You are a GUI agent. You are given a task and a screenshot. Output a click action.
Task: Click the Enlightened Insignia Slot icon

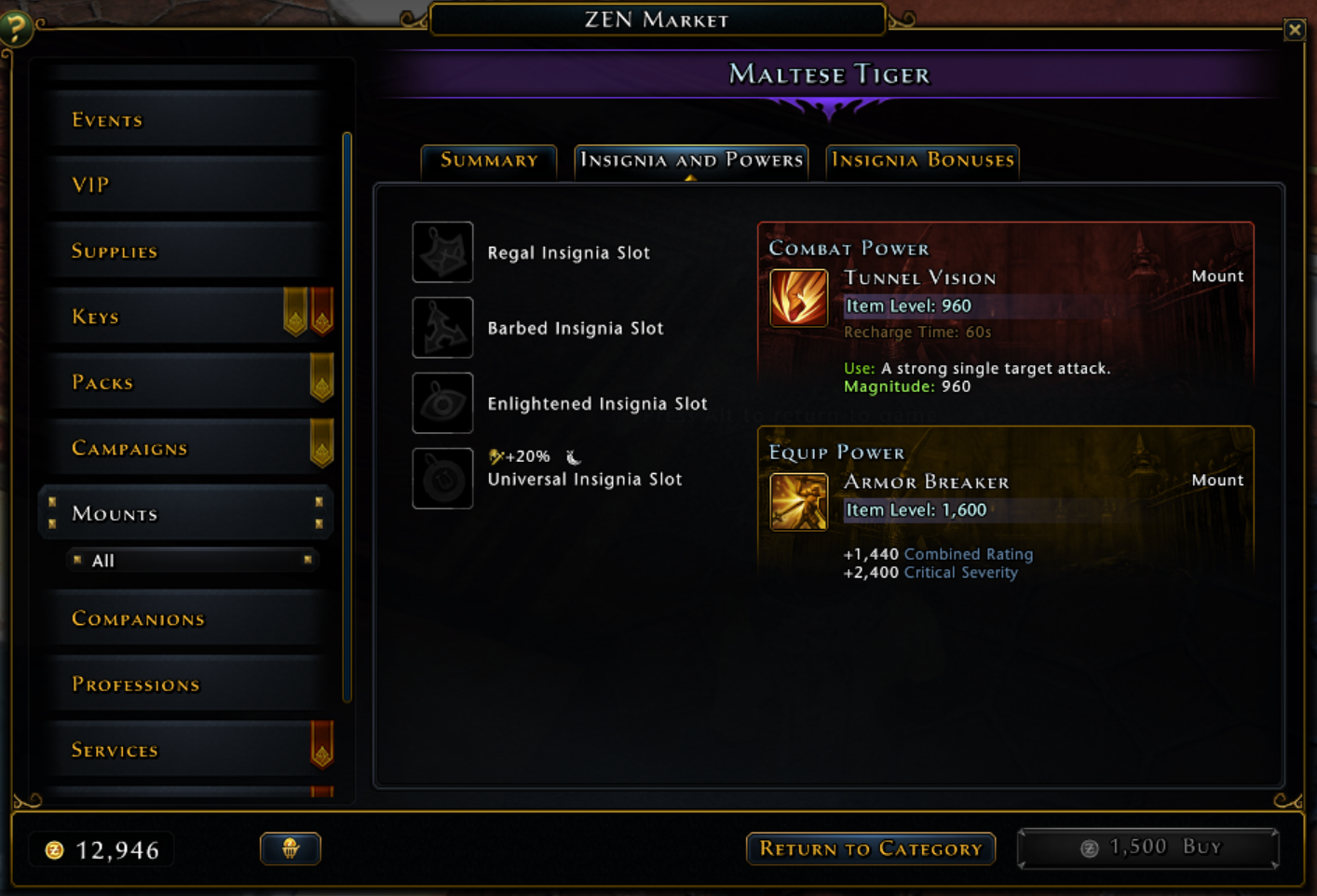[442, 403]
